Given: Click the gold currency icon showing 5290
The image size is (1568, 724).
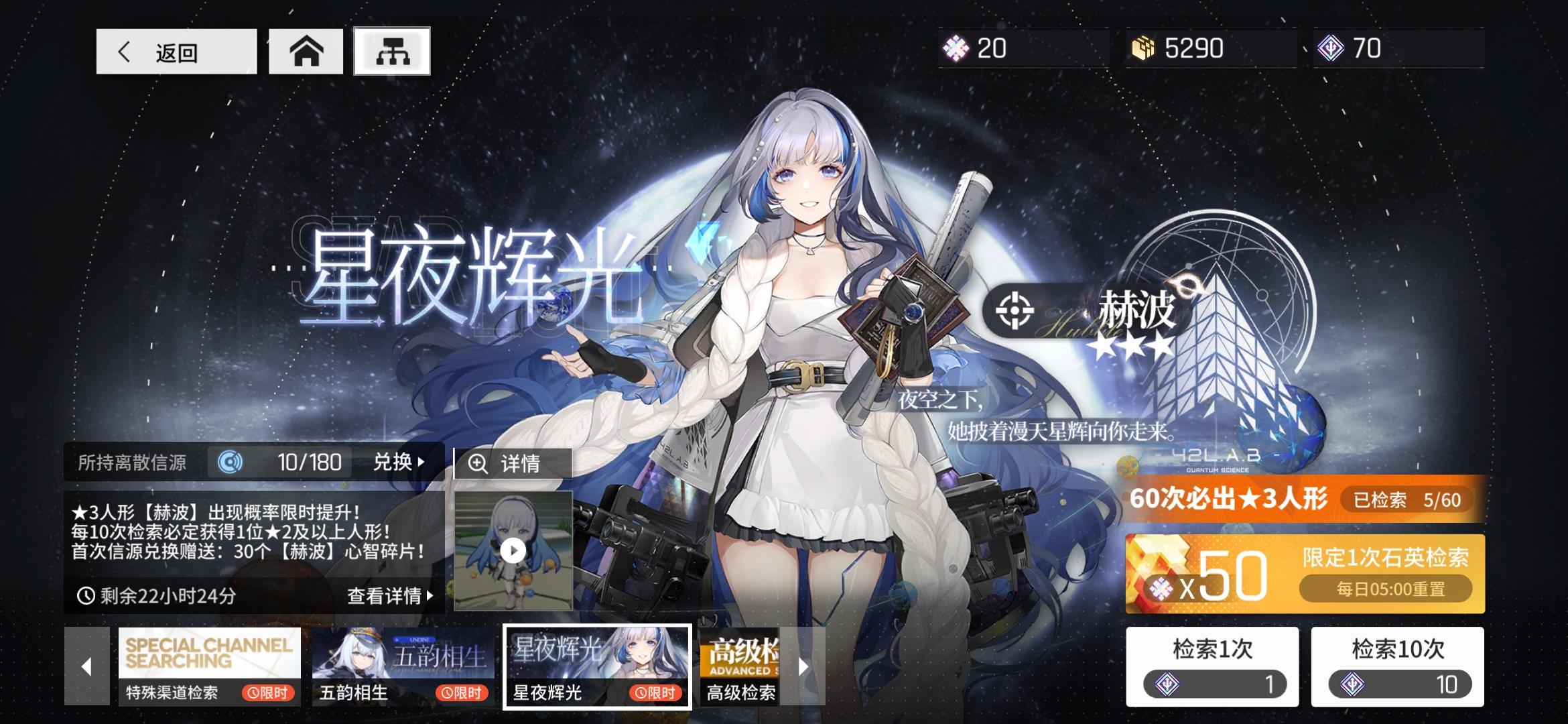Looking at the screenshot, I should click(1146, 48).
